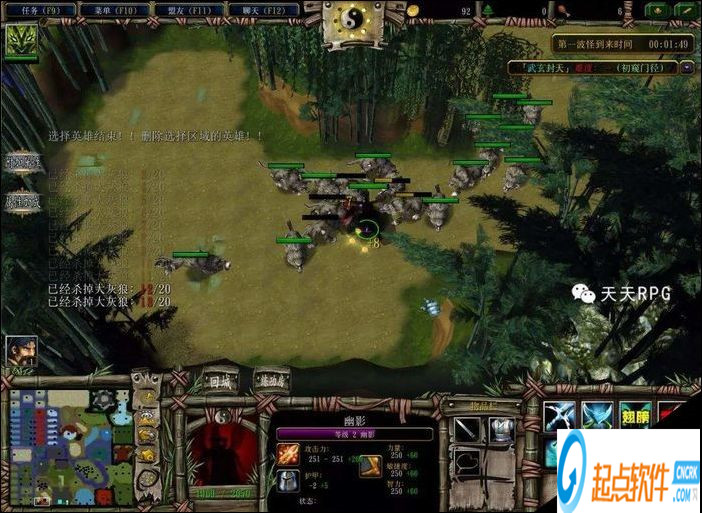Open the 聊天 (F12) chat log
The height and width of the screenshot is (513, 702).
[264, 10]
